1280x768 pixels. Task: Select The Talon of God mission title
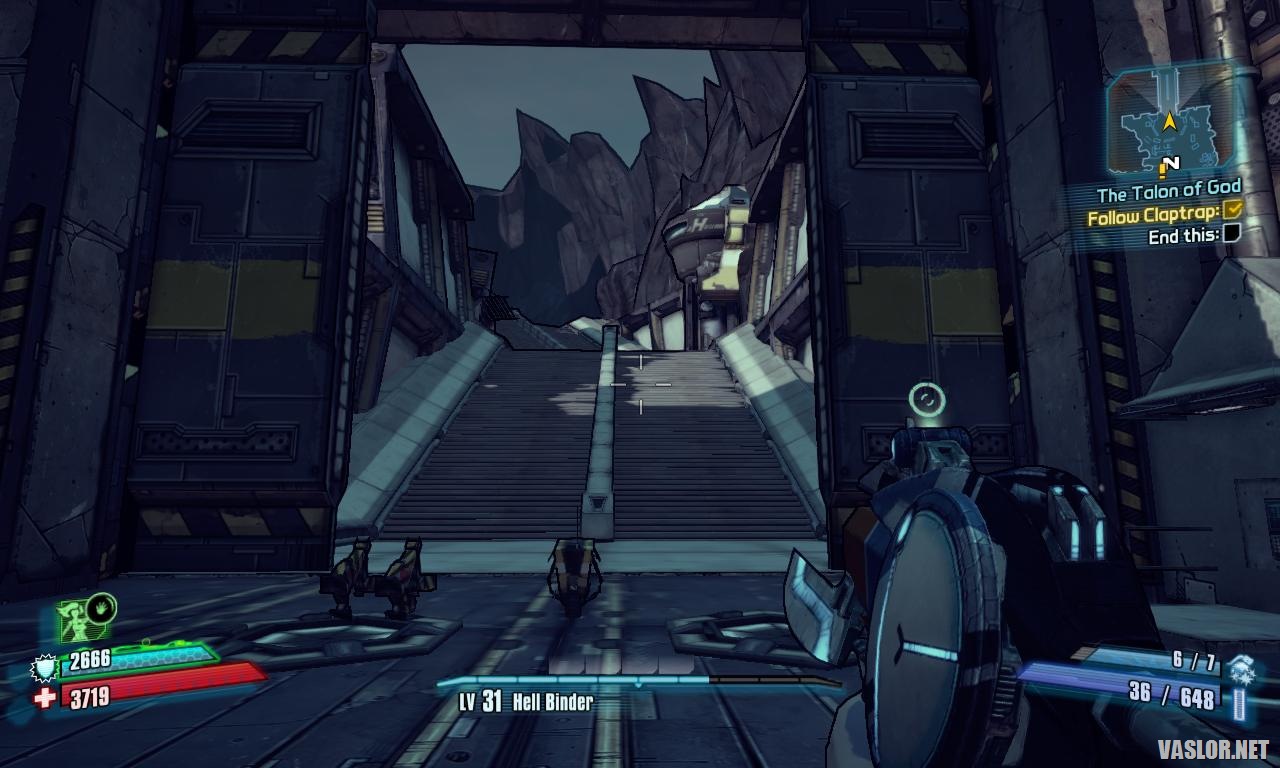(1168, 189)
